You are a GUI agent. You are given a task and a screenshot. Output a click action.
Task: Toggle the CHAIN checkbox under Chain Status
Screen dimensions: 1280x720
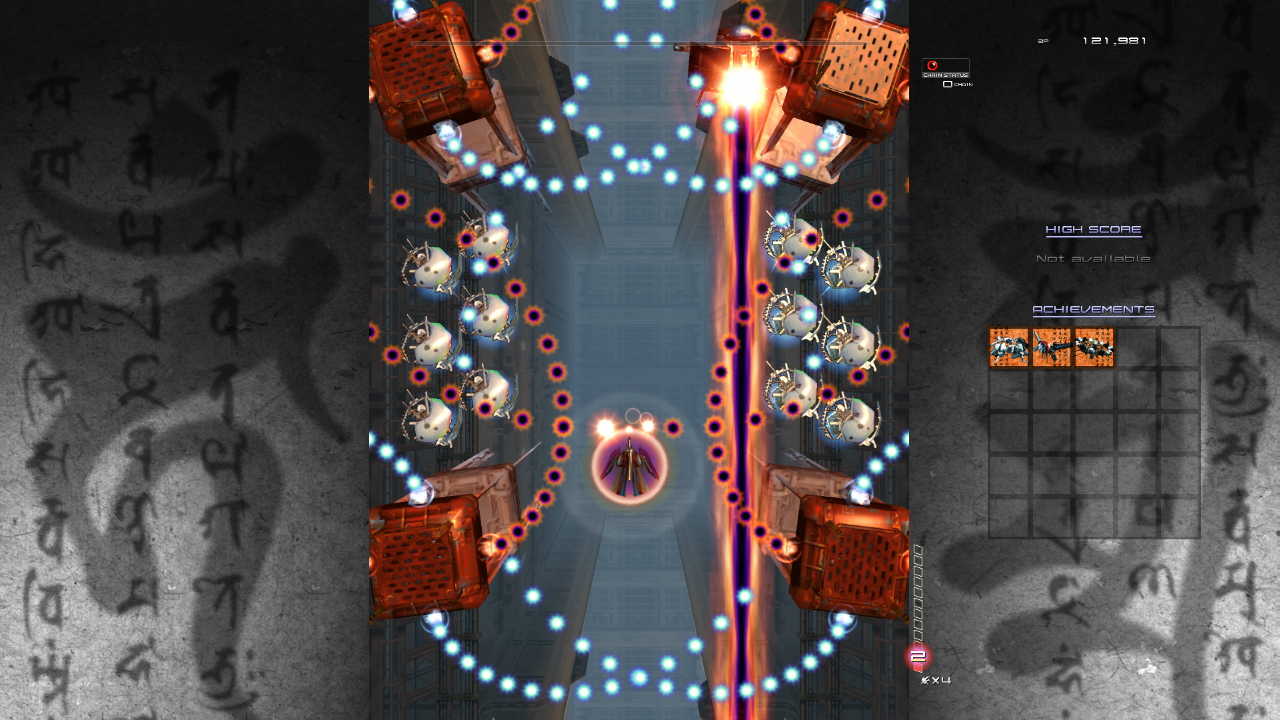(948, 84)
